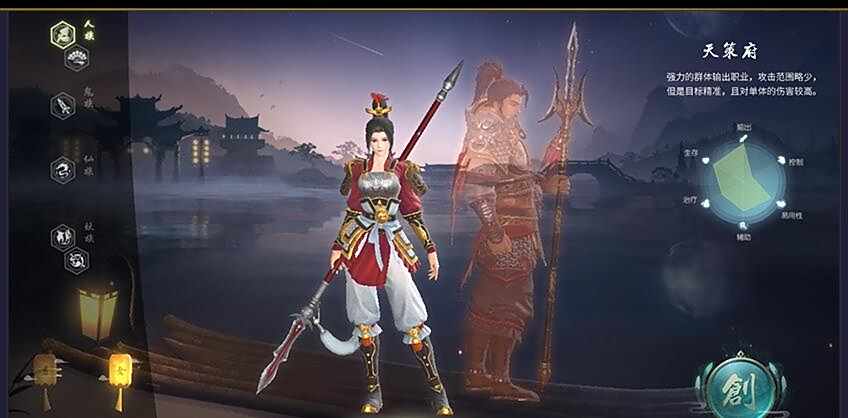848x418 pixels.
Task: Select the small brightly lit lantern gender option
Action: point(119,369)
